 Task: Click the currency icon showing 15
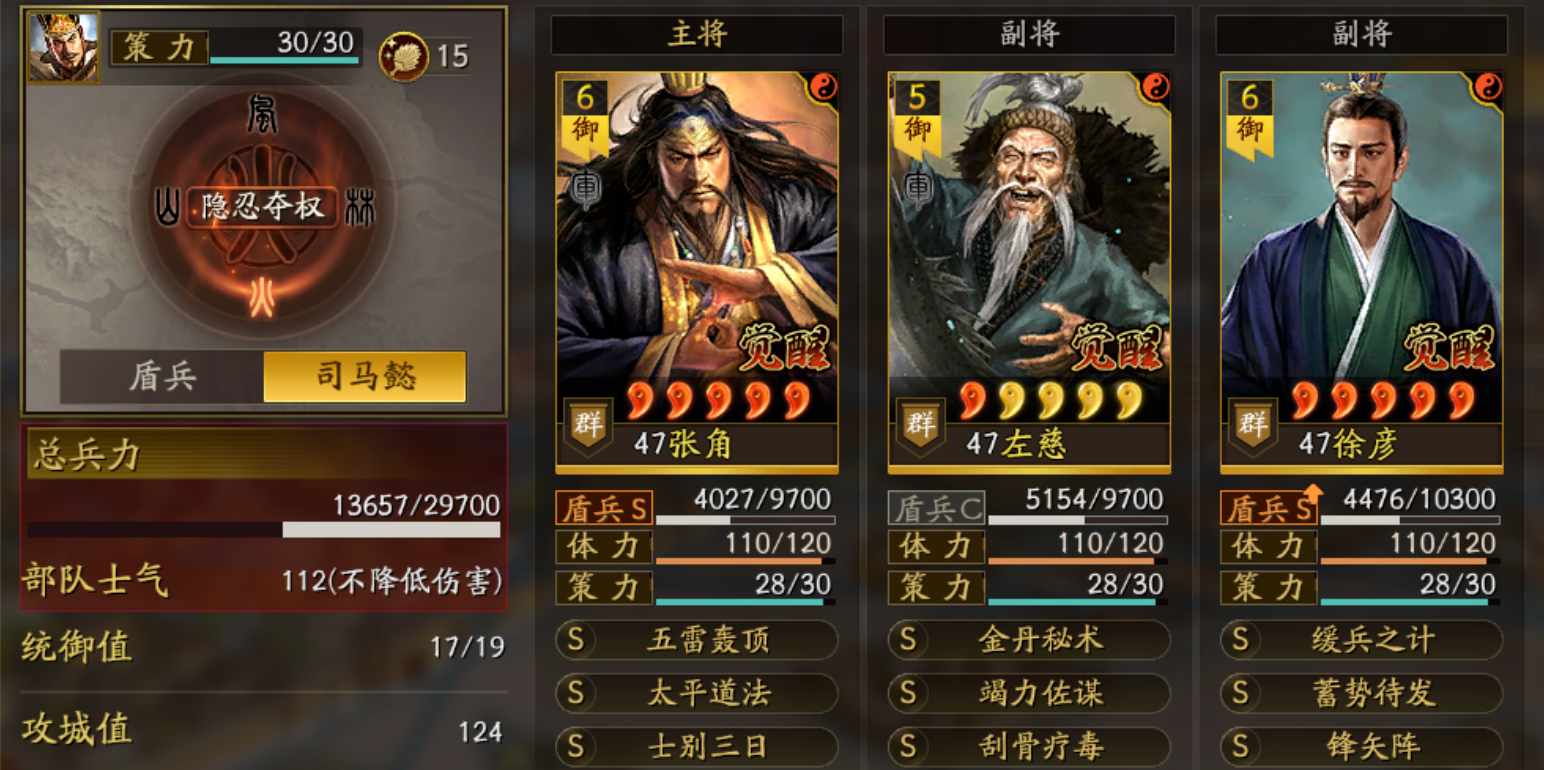pos(403,55)
